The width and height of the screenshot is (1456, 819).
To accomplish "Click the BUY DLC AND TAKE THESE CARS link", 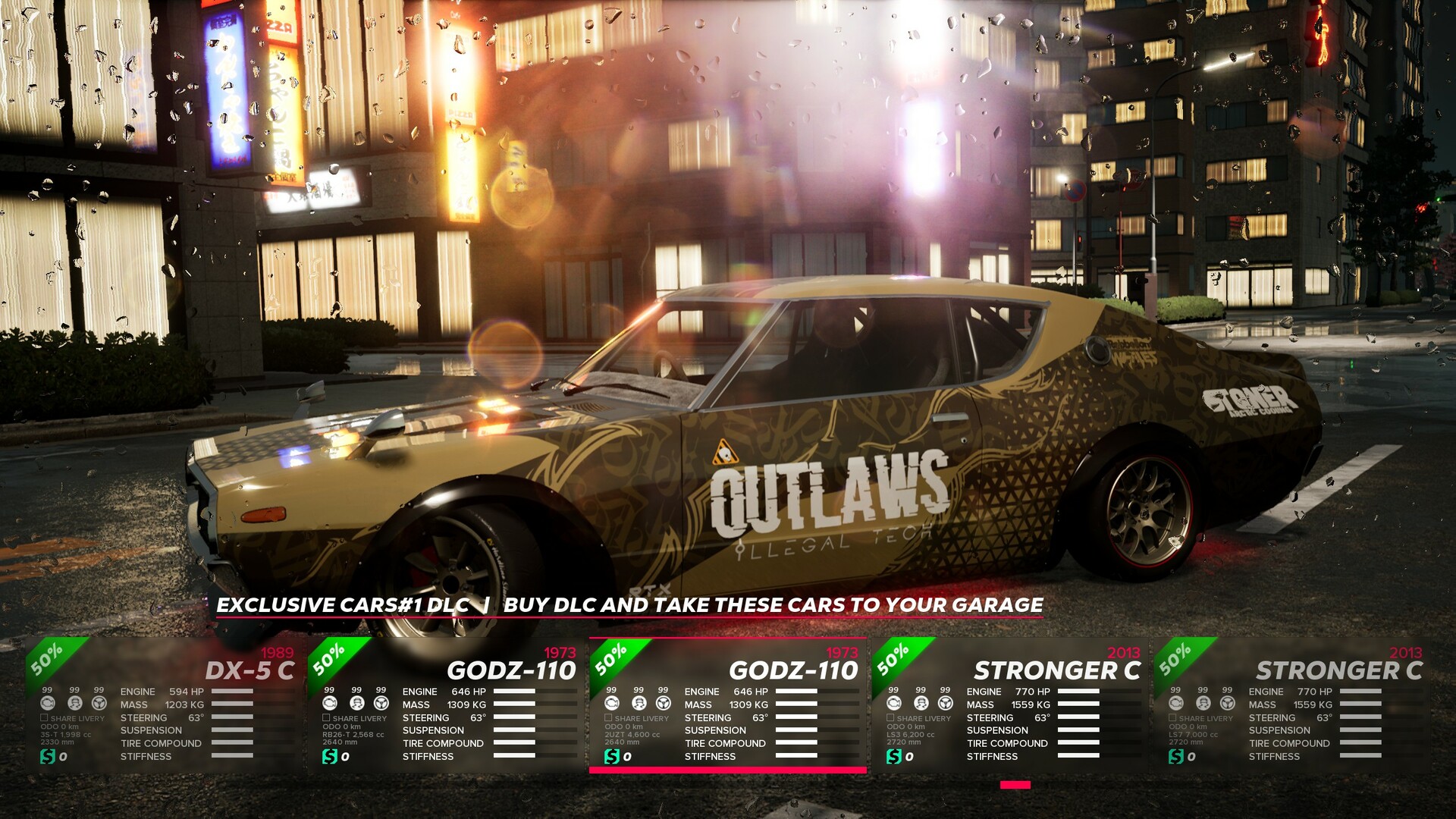I will [x=776, y=605].
